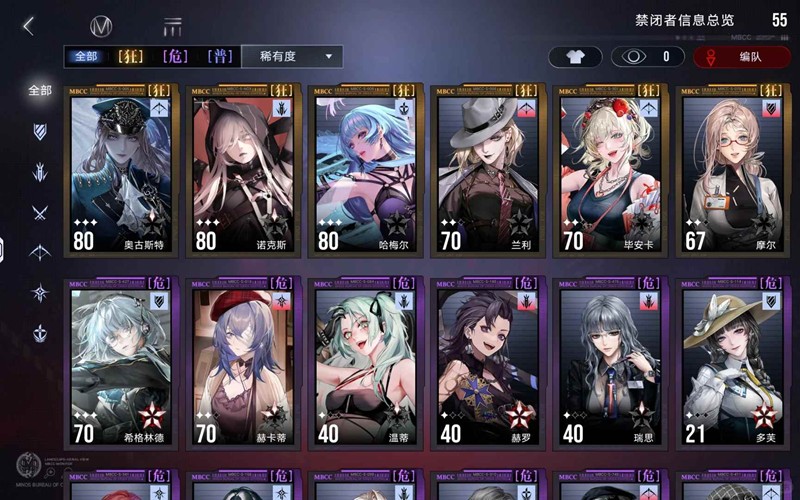Show all classes with sidebar 全部
This screenshot has height=500, width=800.
click(40, 90)
